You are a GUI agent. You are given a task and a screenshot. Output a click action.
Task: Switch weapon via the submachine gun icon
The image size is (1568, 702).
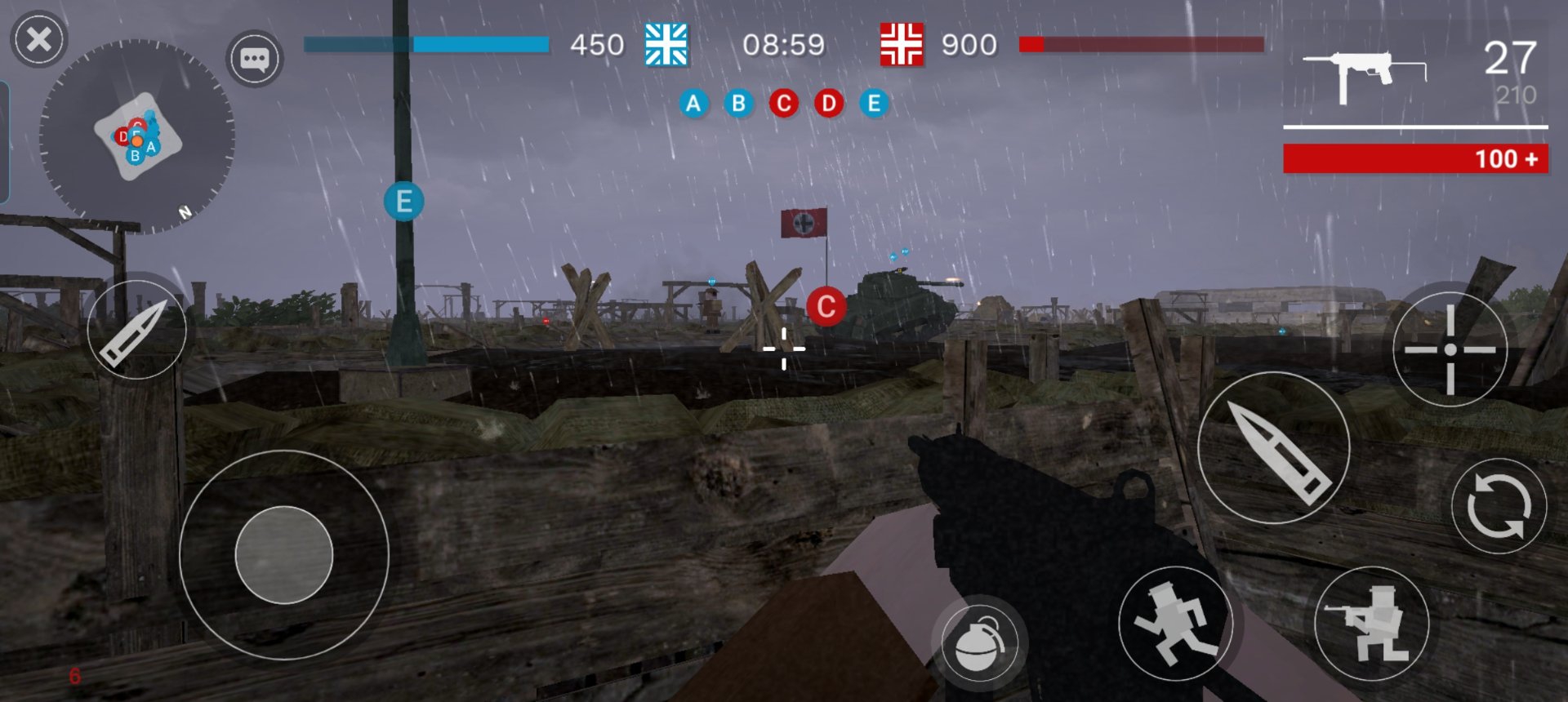click(1364, 75)
